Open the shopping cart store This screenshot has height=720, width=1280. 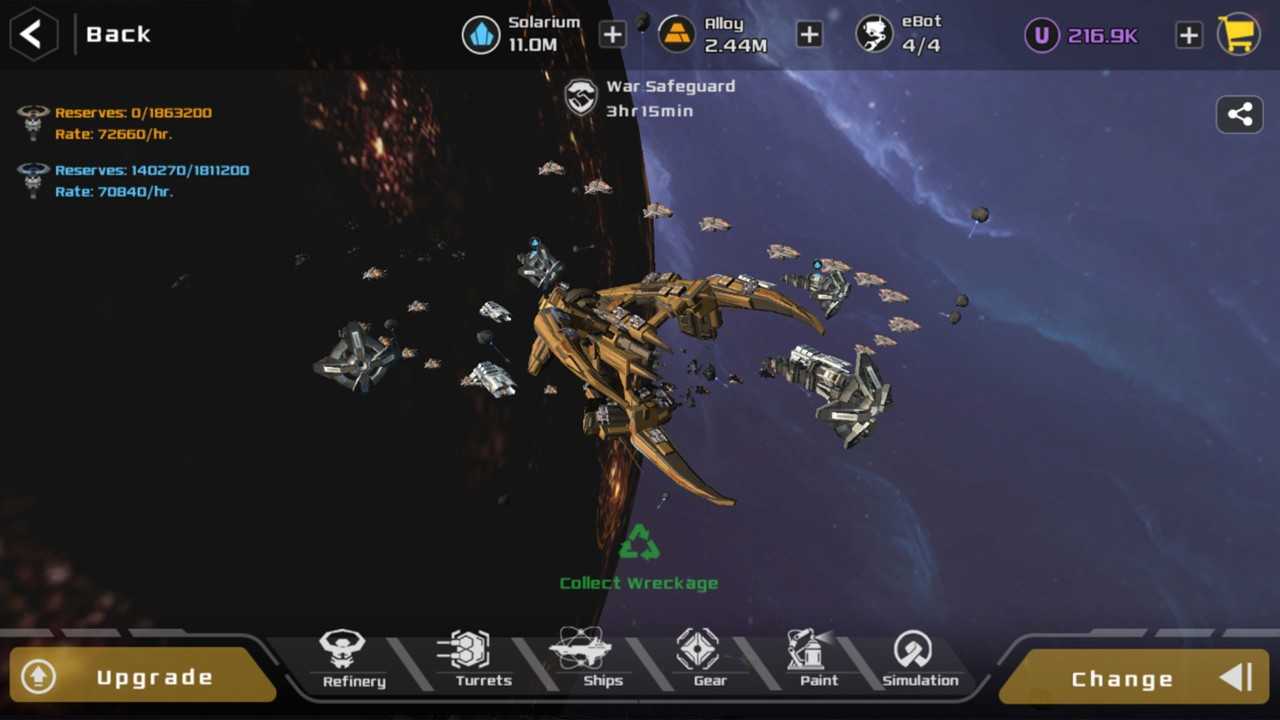1238,35
